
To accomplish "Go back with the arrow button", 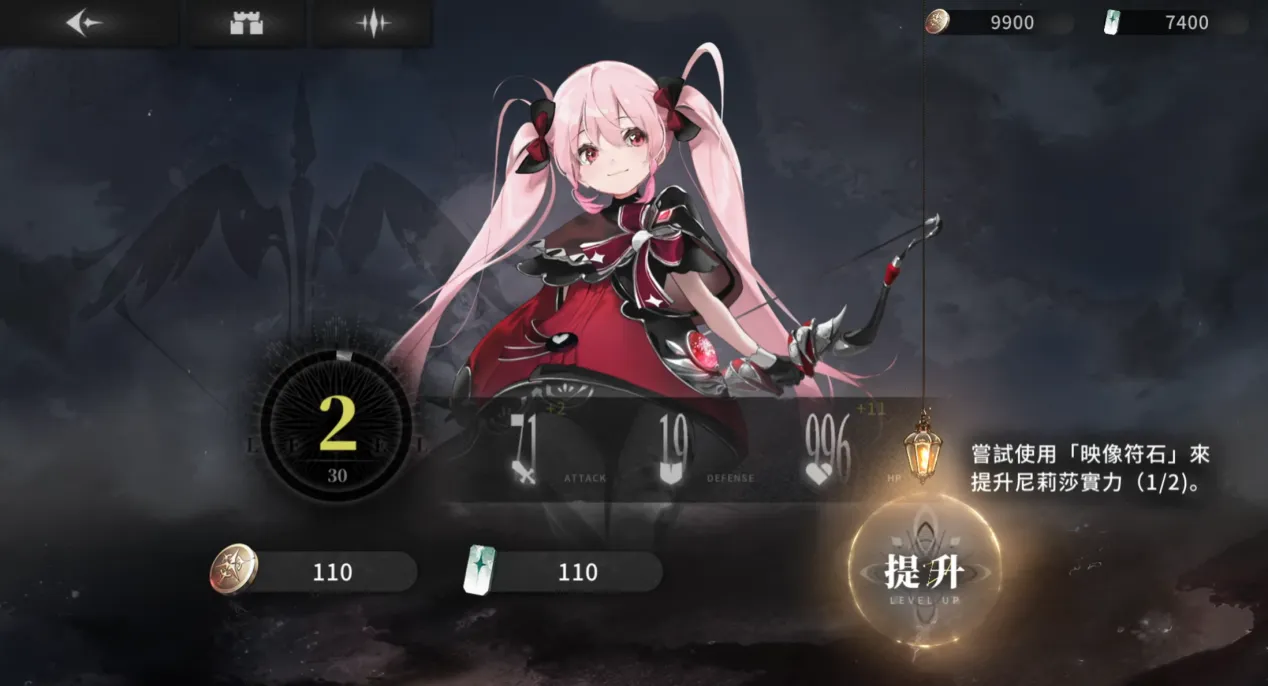I will point(85,23).
